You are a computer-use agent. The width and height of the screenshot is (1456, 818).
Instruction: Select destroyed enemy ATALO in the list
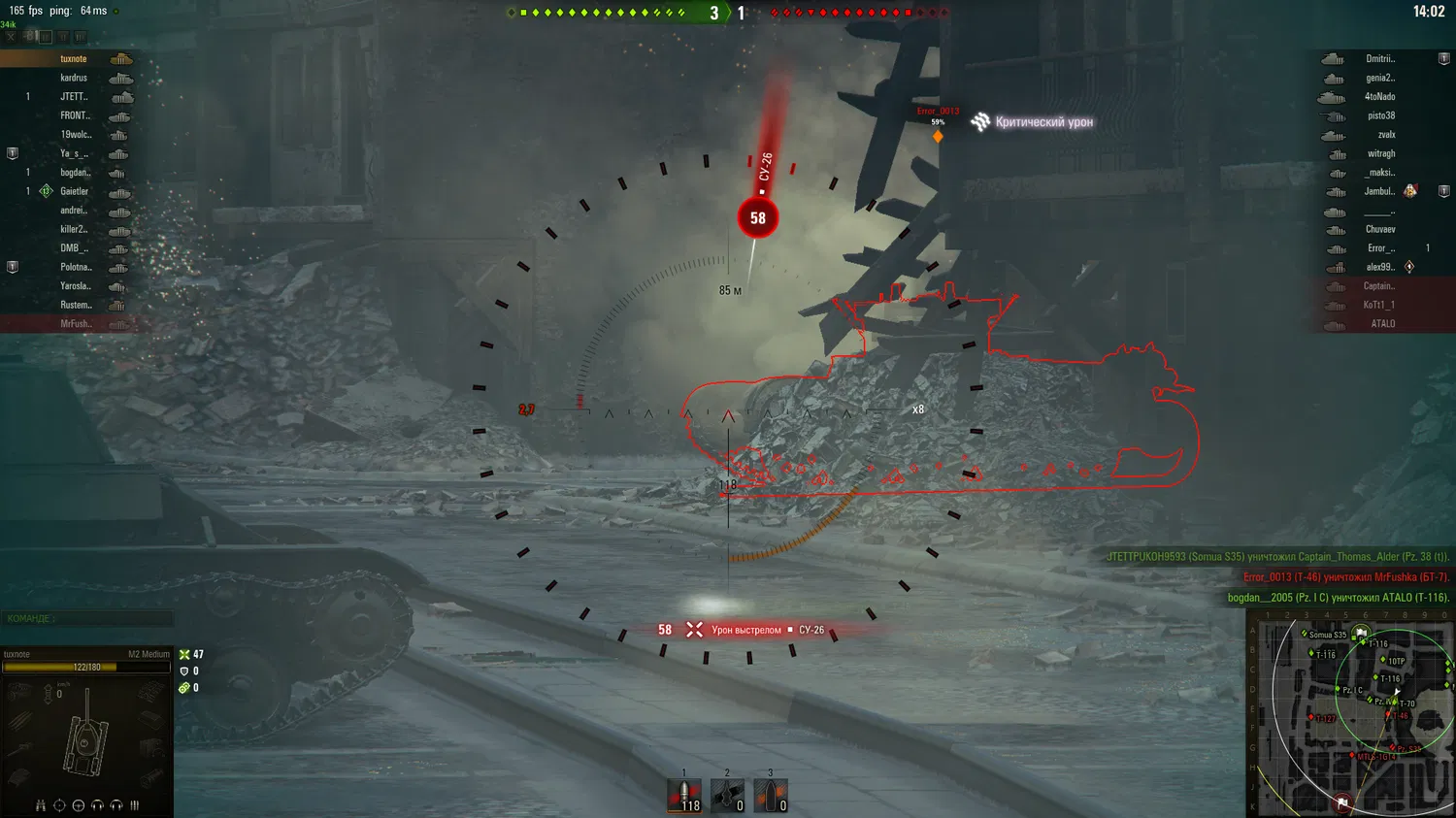[x=1382, y=324]
